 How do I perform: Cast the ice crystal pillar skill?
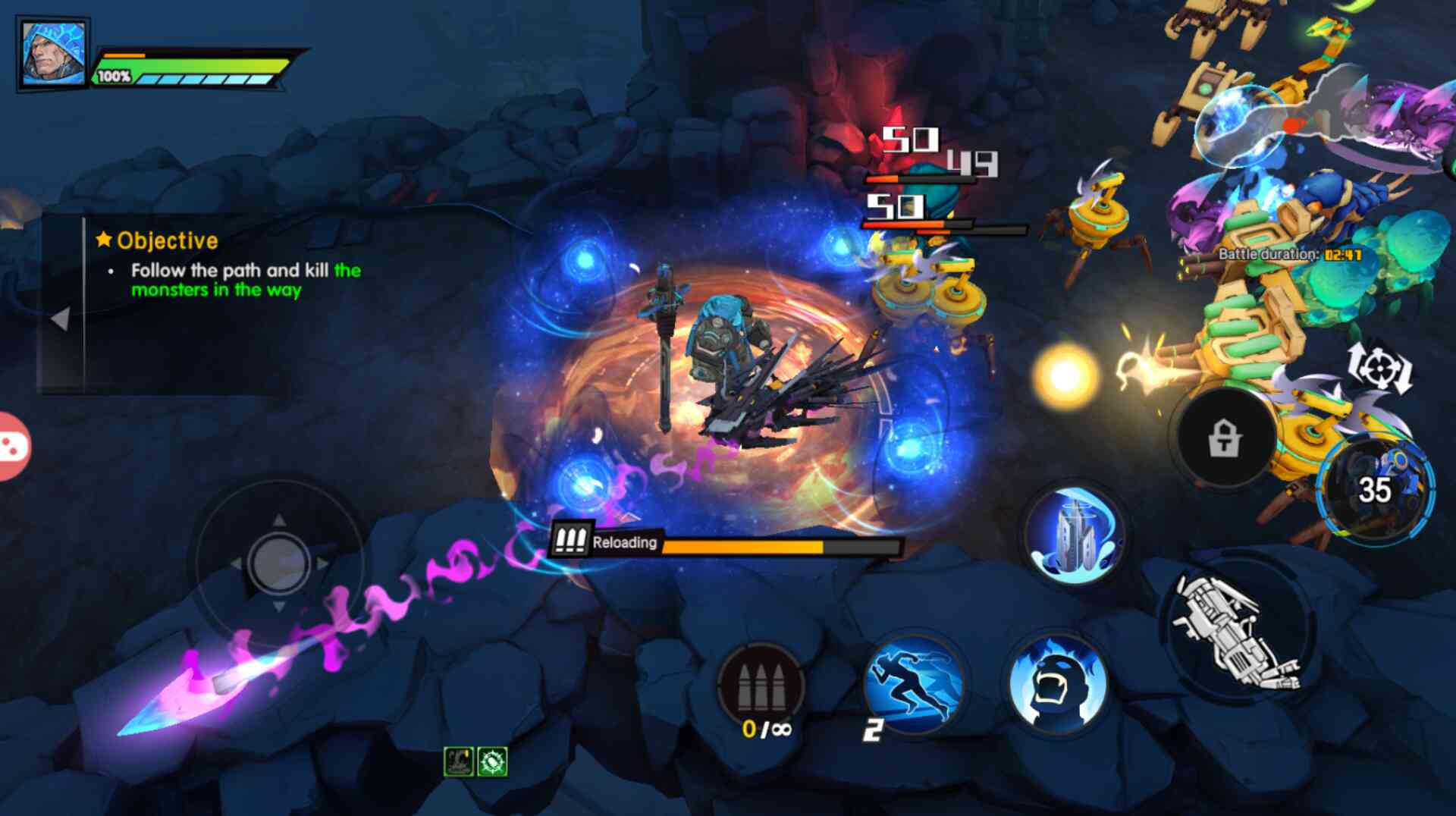[x=1074, y=534]
